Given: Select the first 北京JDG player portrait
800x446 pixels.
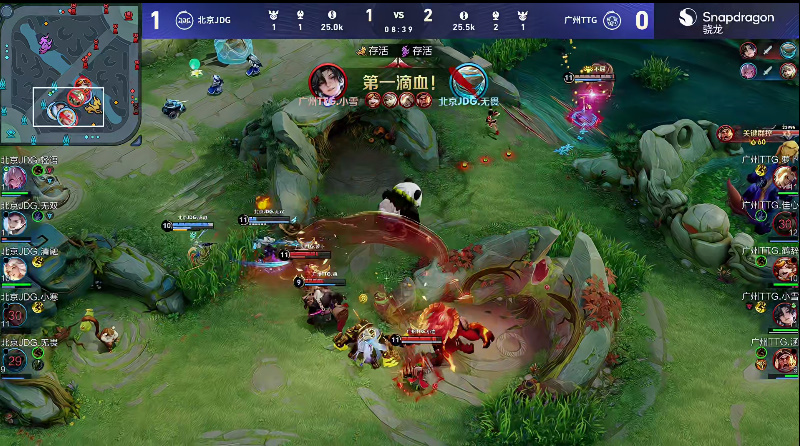Looking at the screenshot, I should [15, 179].
